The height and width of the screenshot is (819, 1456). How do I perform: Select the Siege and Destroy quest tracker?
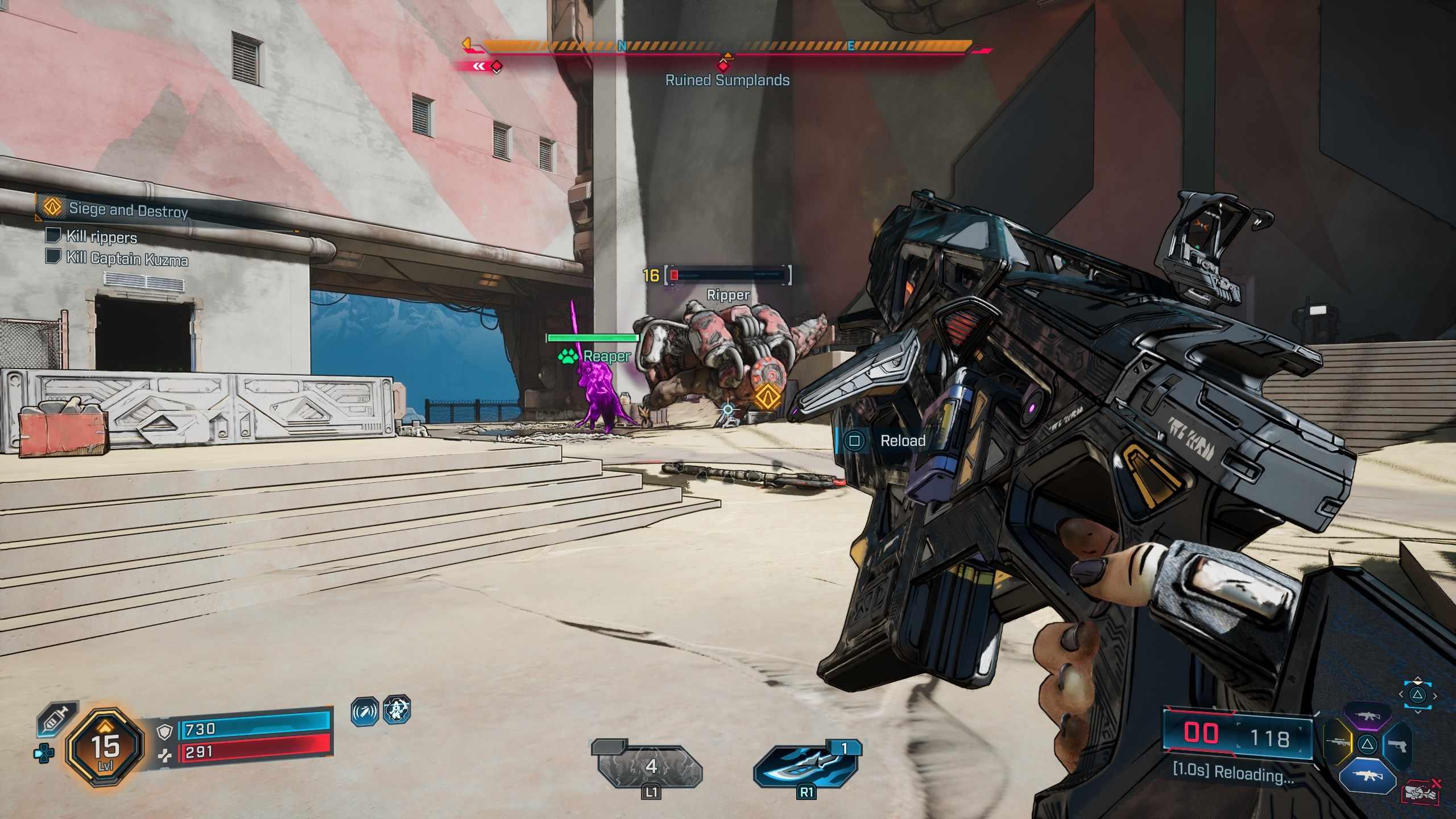coord(128,210)
